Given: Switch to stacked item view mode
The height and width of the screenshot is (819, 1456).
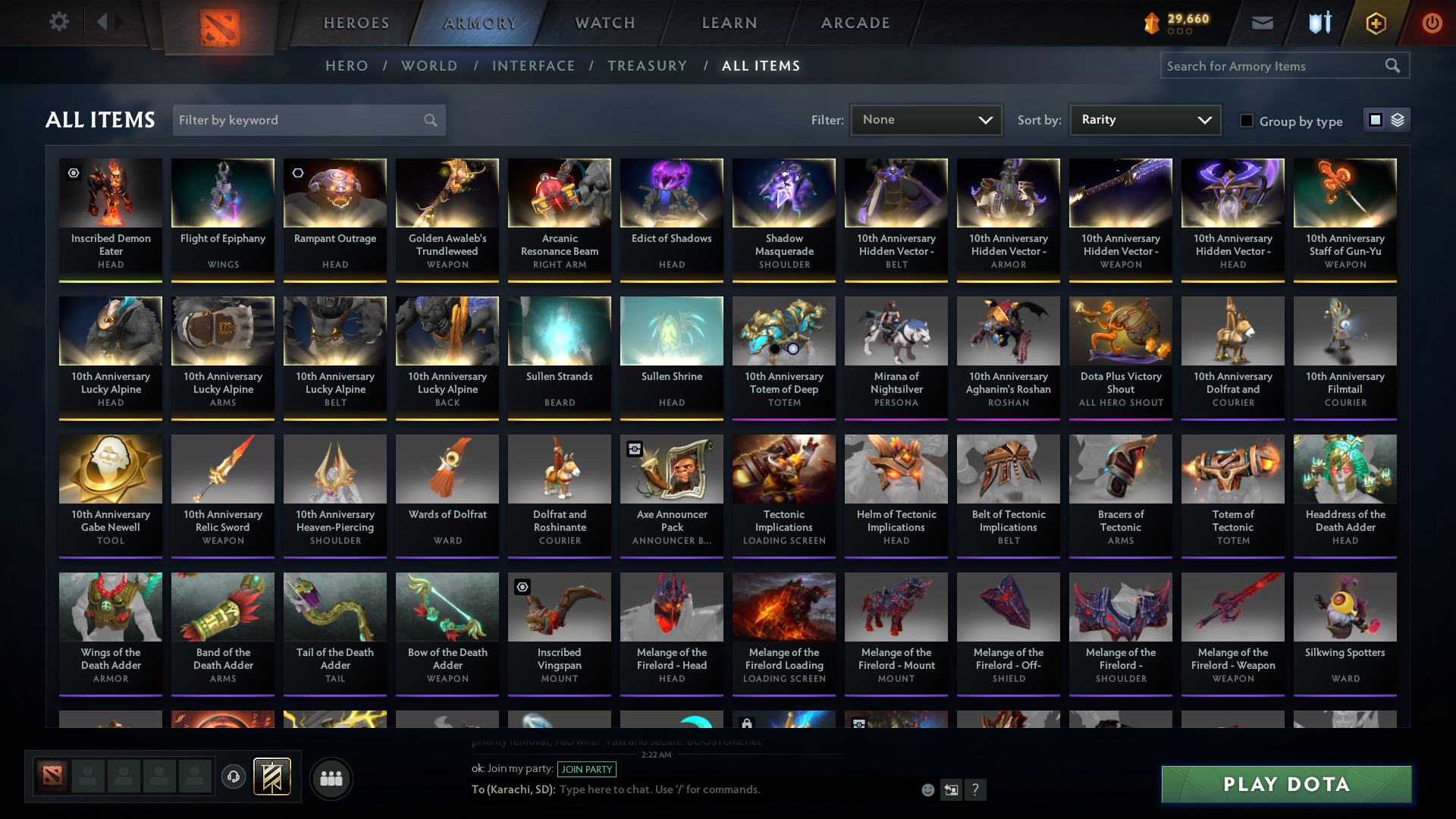Looking at the screenshot, I should (1398, 120).
